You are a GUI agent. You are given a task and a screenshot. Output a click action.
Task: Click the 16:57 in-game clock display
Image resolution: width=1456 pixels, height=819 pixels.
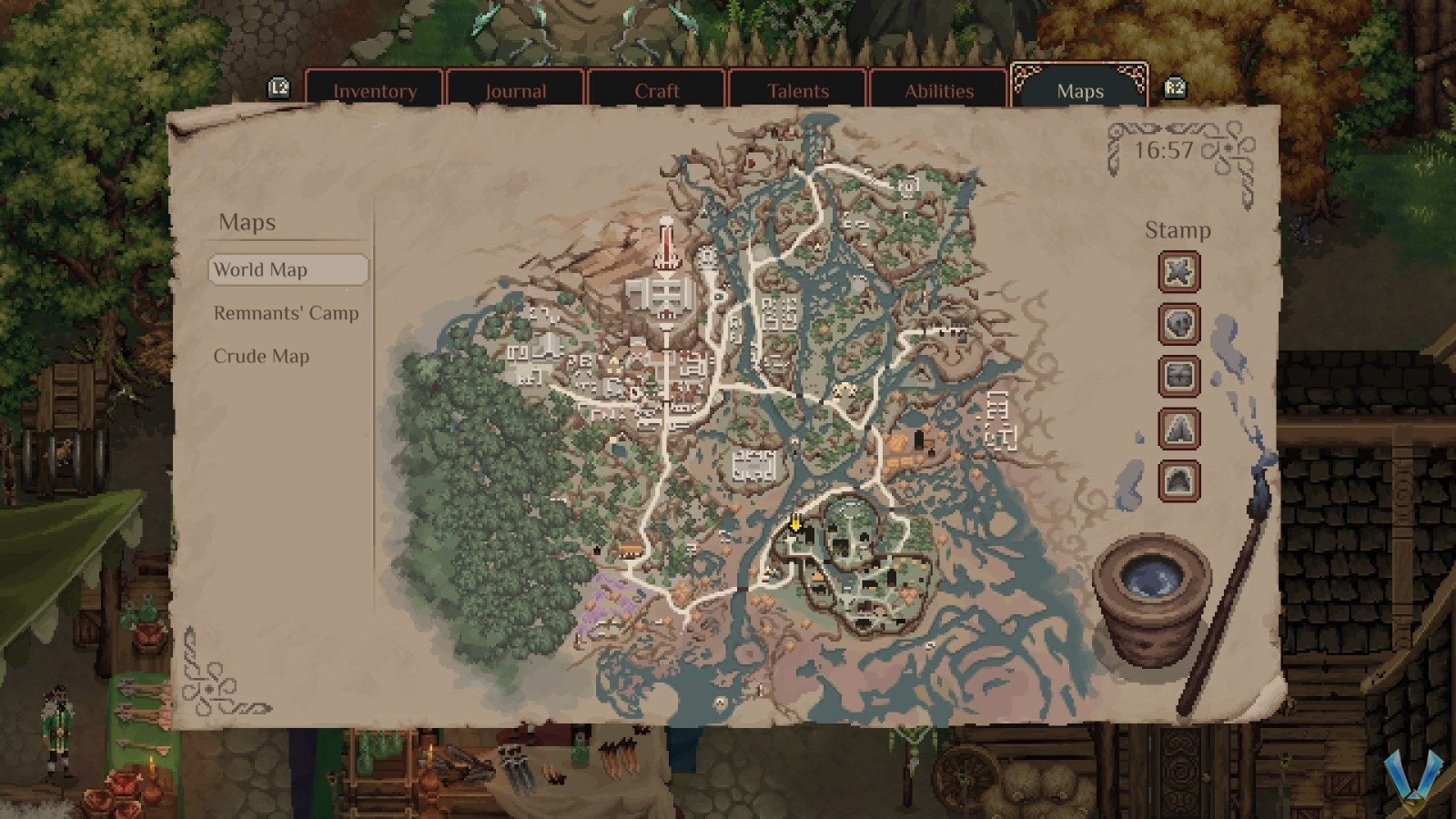coord(1166,150)
